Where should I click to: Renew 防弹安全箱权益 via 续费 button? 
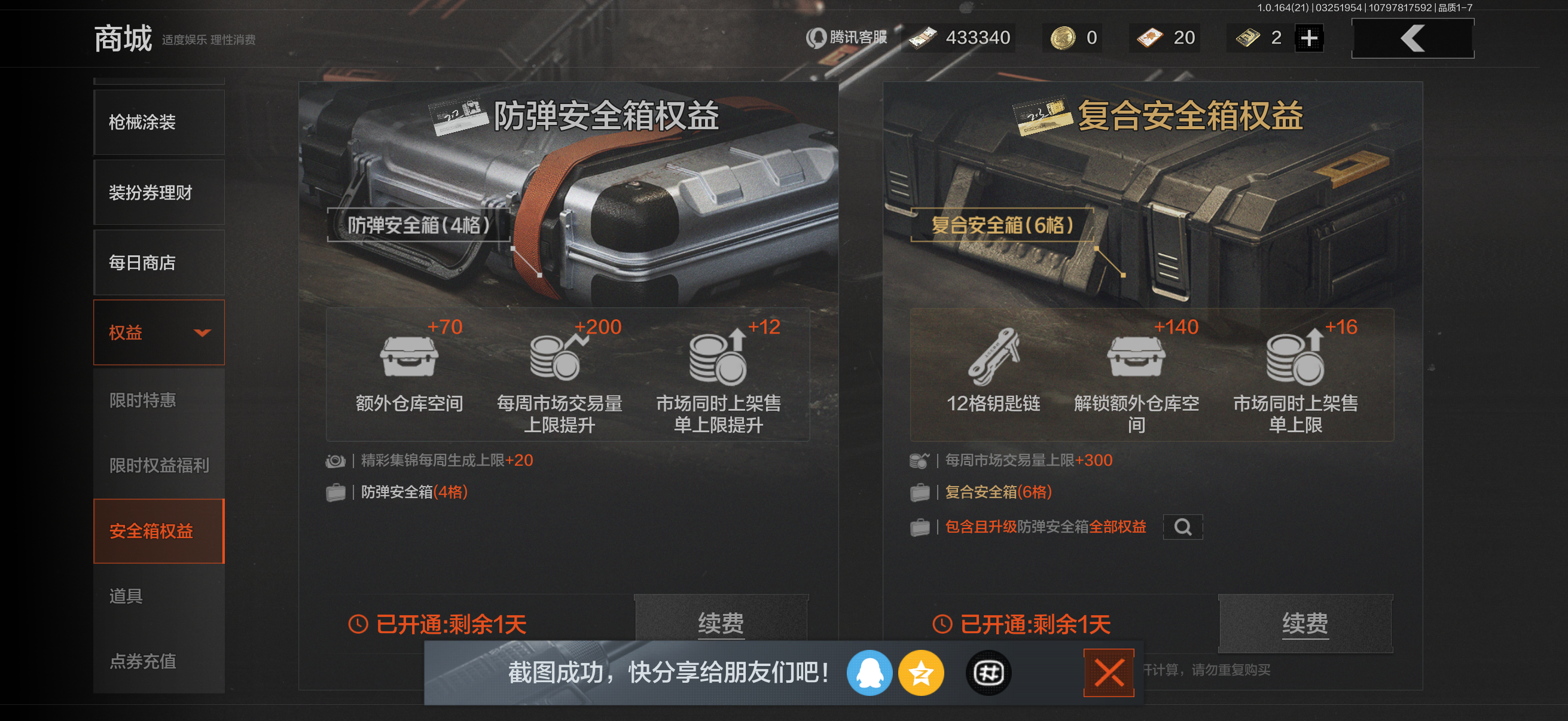coord(721,622)
